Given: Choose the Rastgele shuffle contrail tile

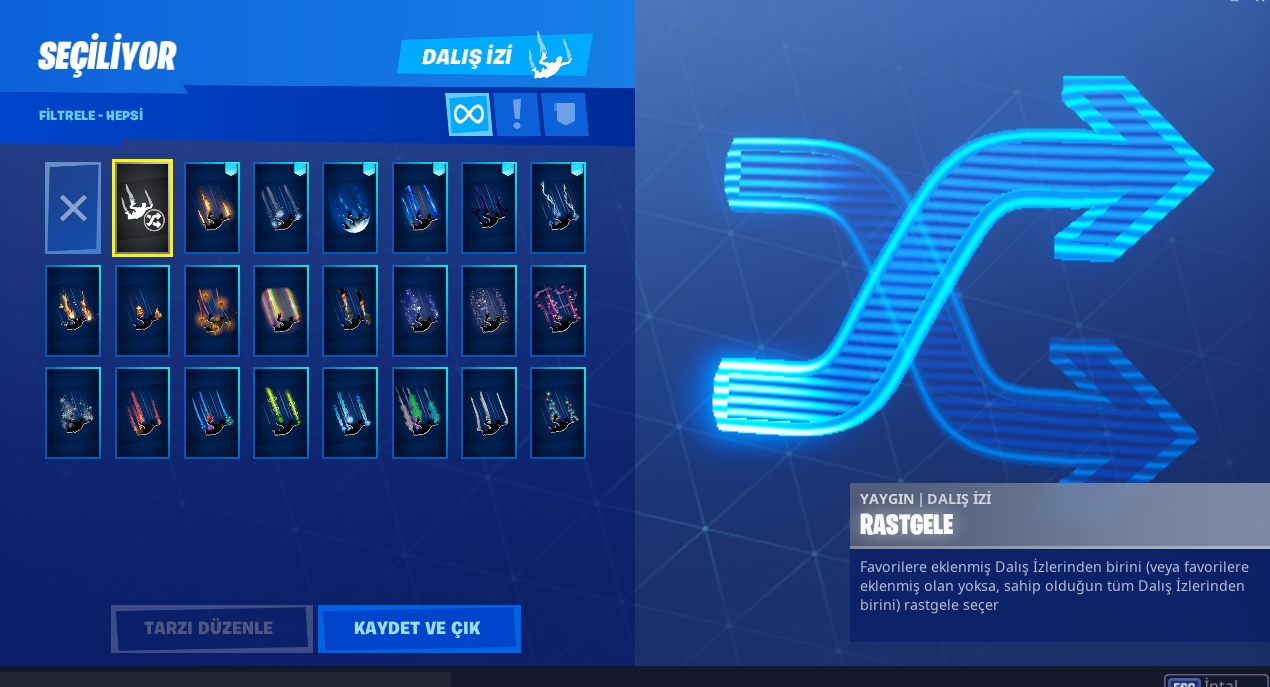Looking at the screenshot, I should [142, 208].
